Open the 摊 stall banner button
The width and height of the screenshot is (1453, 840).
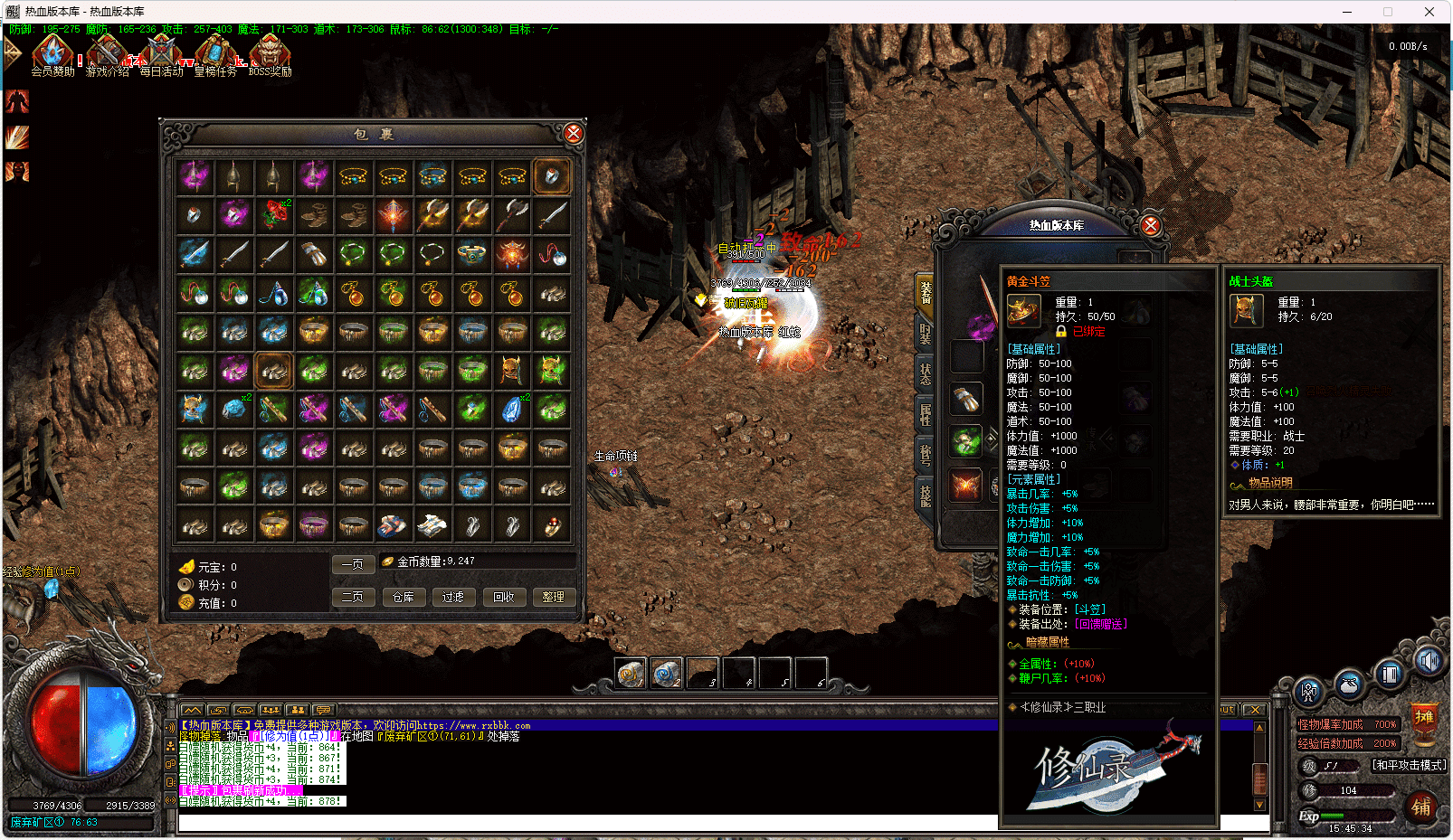1424,719
